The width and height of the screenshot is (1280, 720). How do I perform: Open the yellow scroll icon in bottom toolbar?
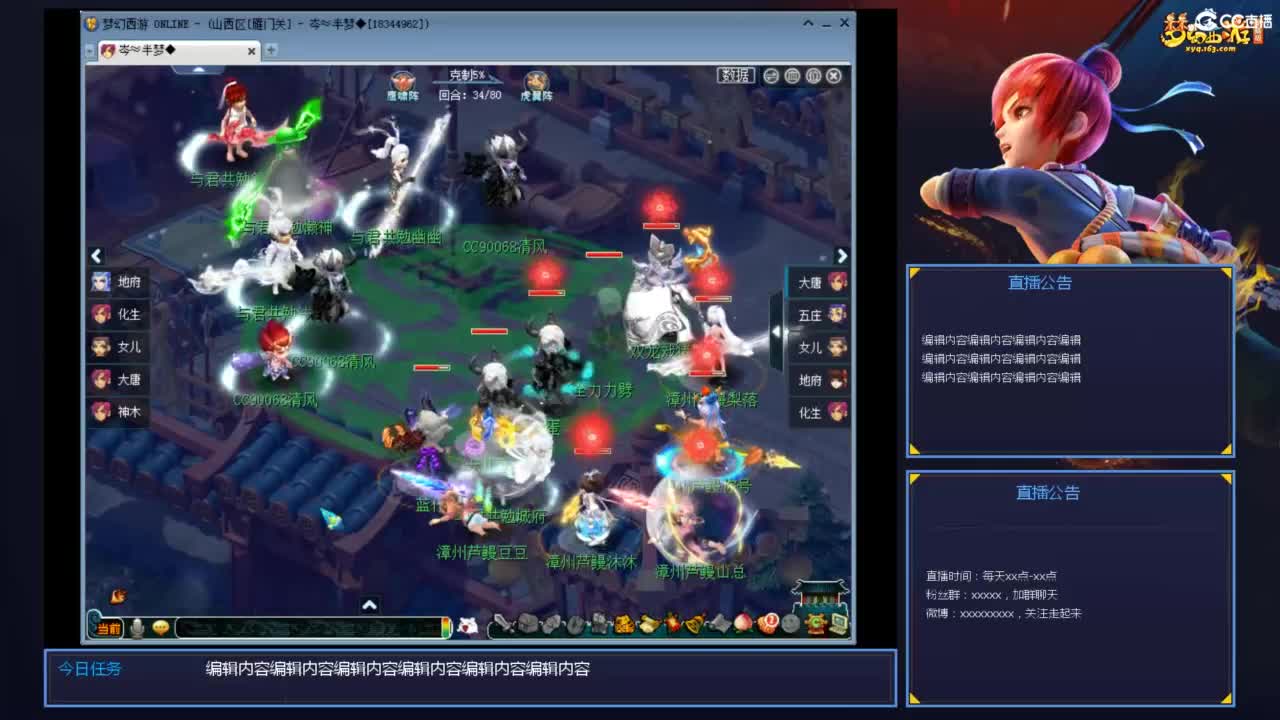pyautogui.click(x=650, y=627)
